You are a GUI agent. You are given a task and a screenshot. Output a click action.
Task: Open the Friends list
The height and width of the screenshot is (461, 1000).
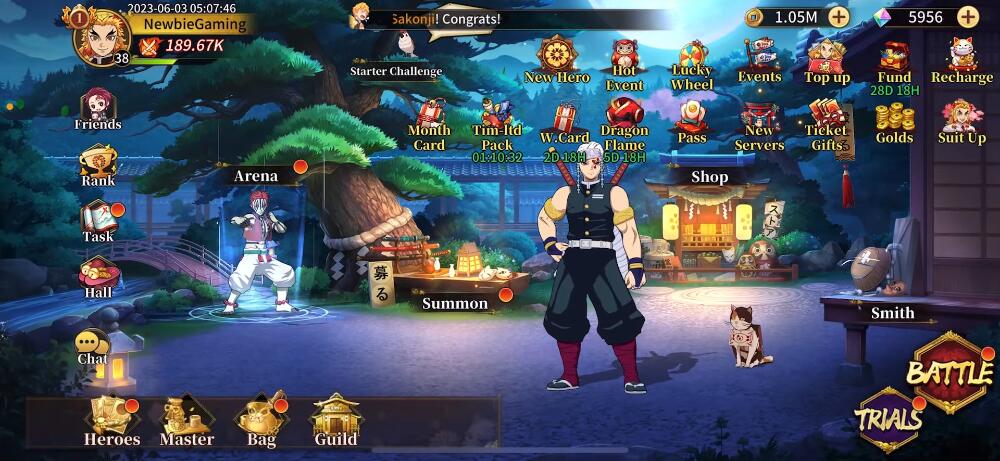pyautogui.click(x=98, y=108)
